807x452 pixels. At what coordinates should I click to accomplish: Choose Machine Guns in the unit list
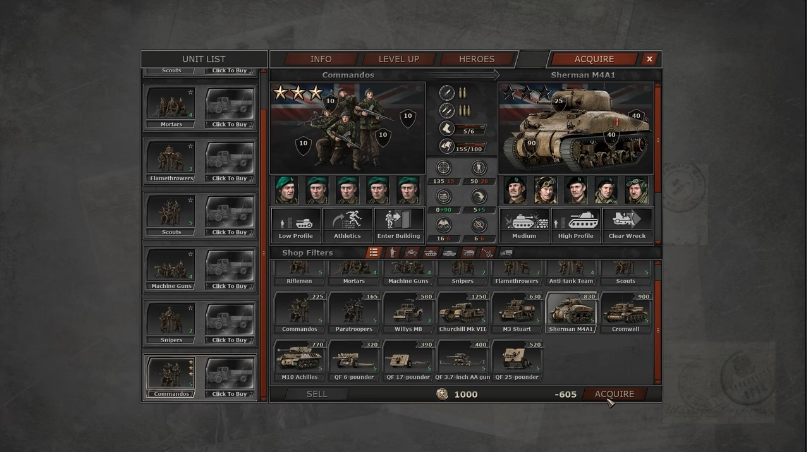[171, 267]
